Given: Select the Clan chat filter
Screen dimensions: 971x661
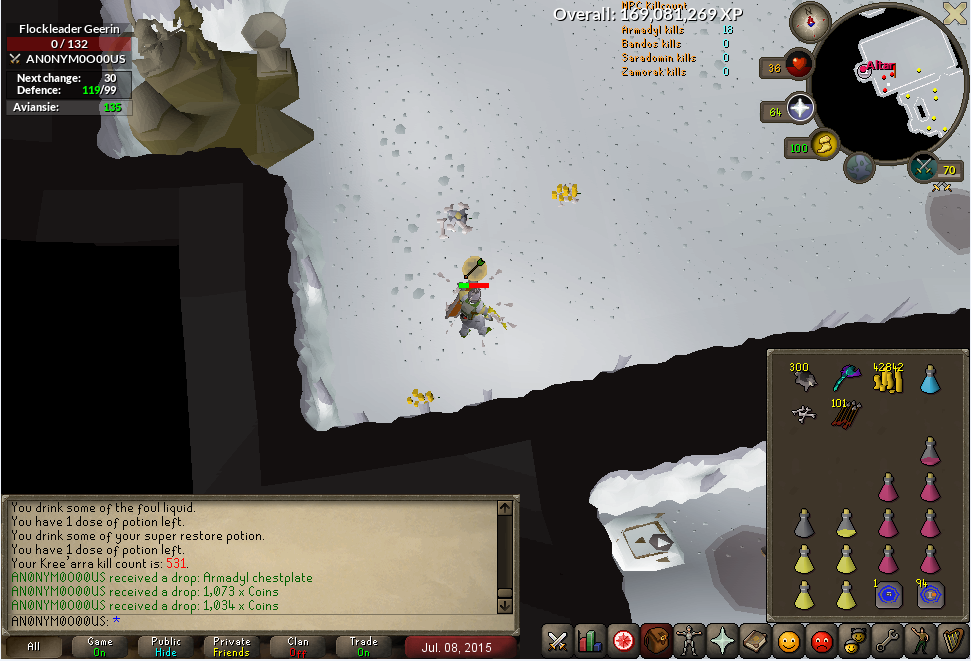Looking at the screenshot, I should point(298,647).
